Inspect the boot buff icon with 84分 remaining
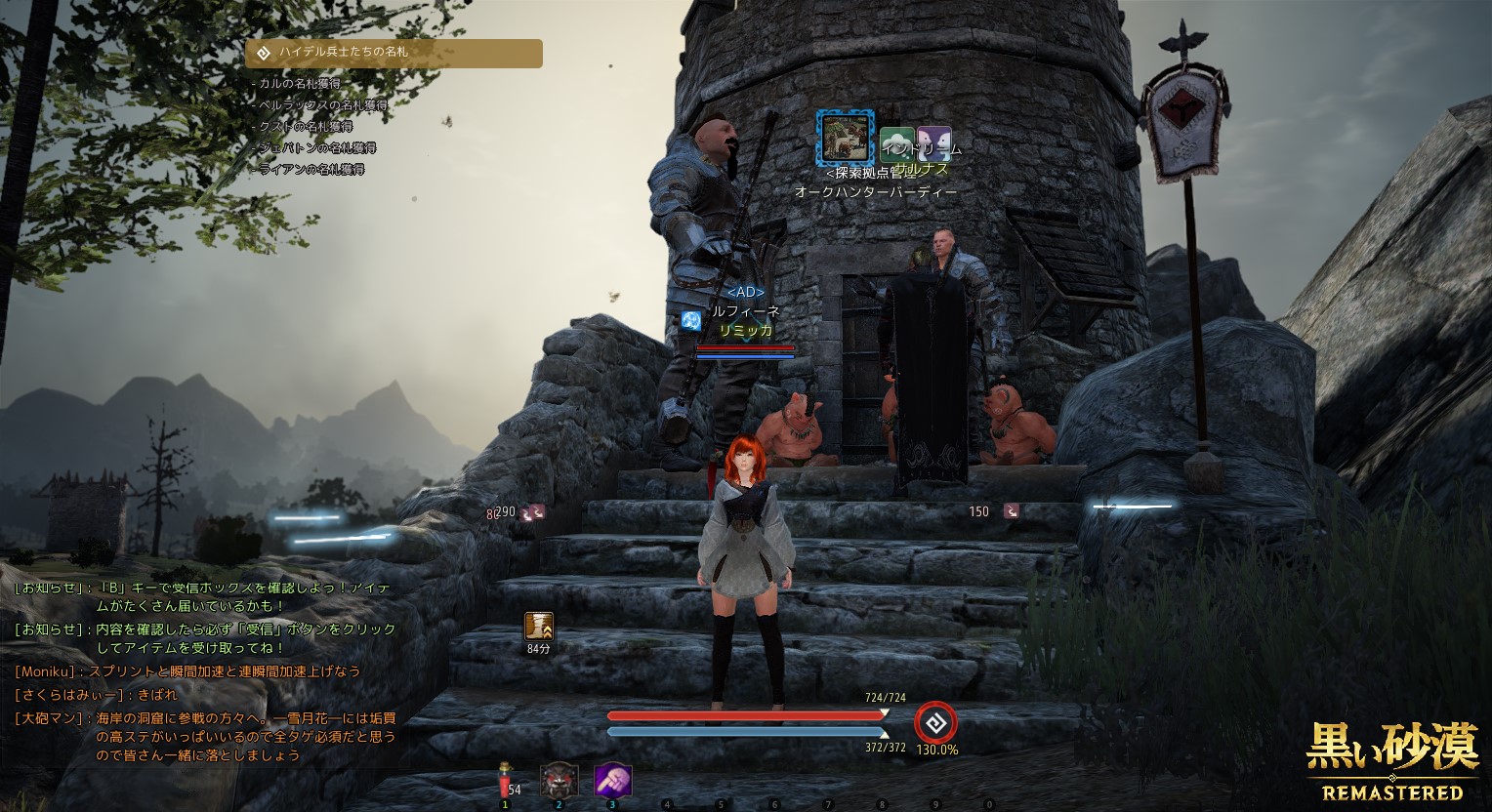 coord(538,626)
